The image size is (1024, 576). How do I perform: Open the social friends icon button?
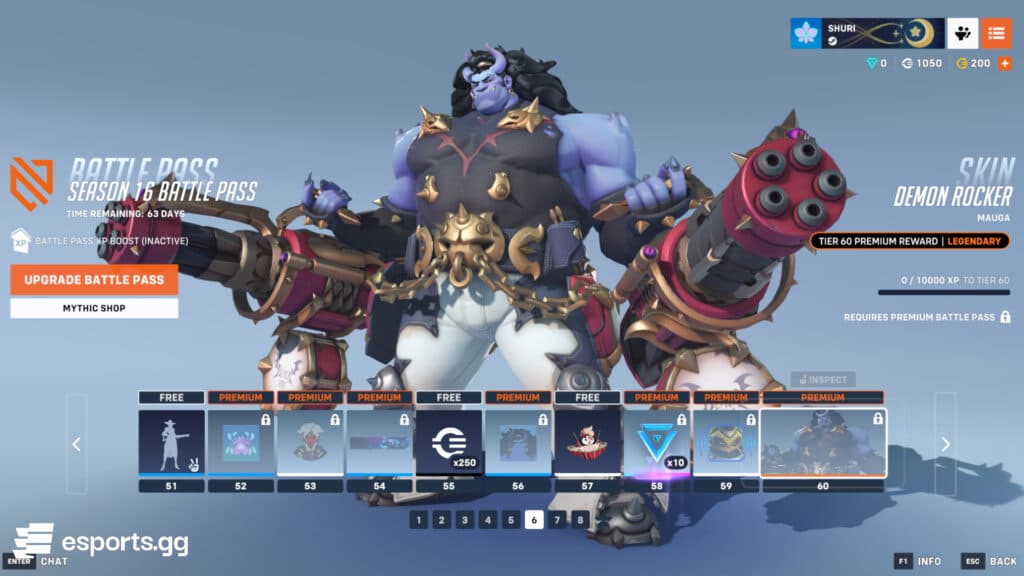pos(962,33)
